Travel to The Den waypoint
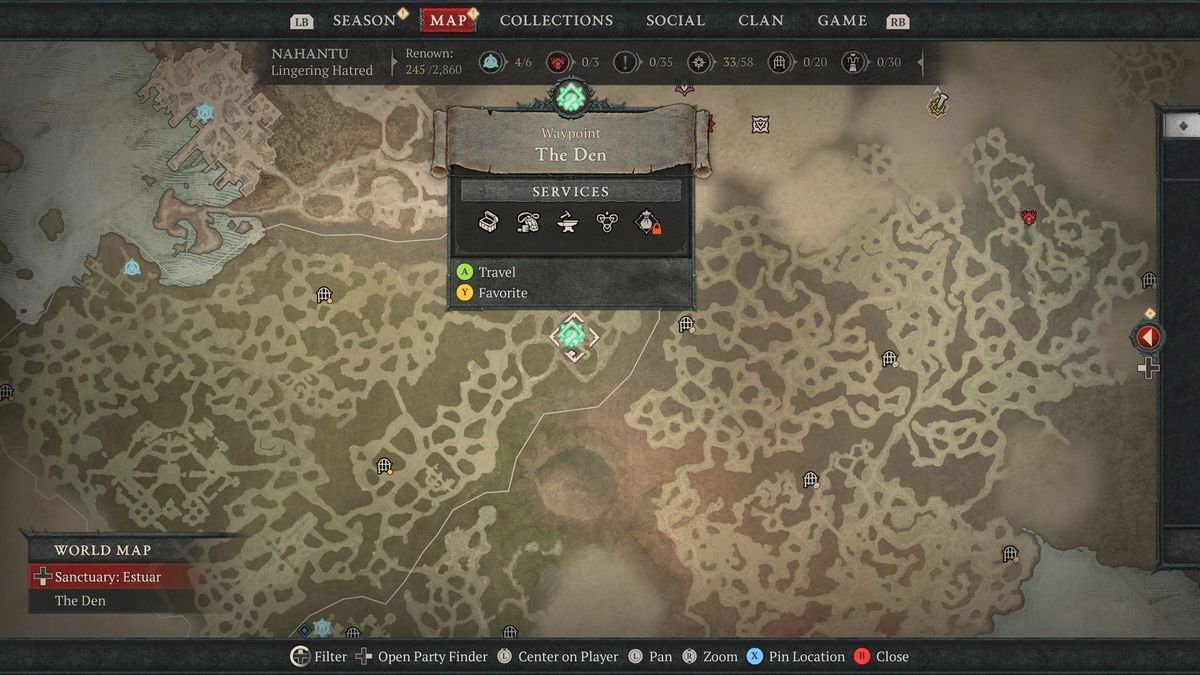 click(x=496, y=272)
